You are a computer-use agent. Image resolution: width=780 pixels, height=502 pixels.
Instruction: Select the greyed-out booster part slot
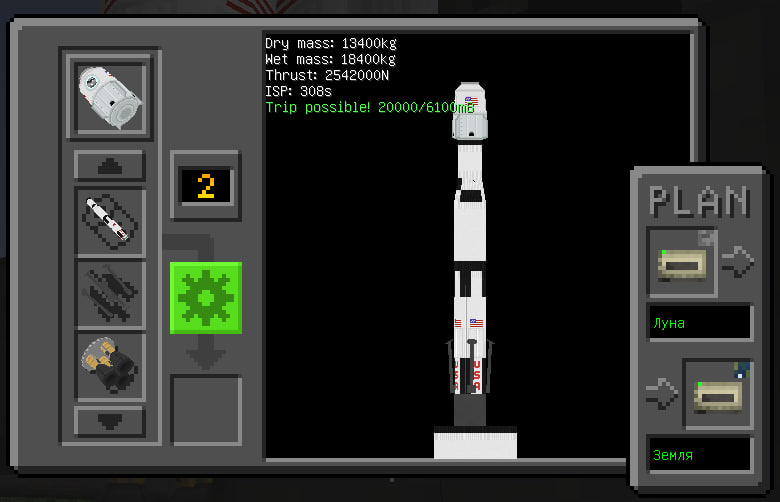[109, 294]
